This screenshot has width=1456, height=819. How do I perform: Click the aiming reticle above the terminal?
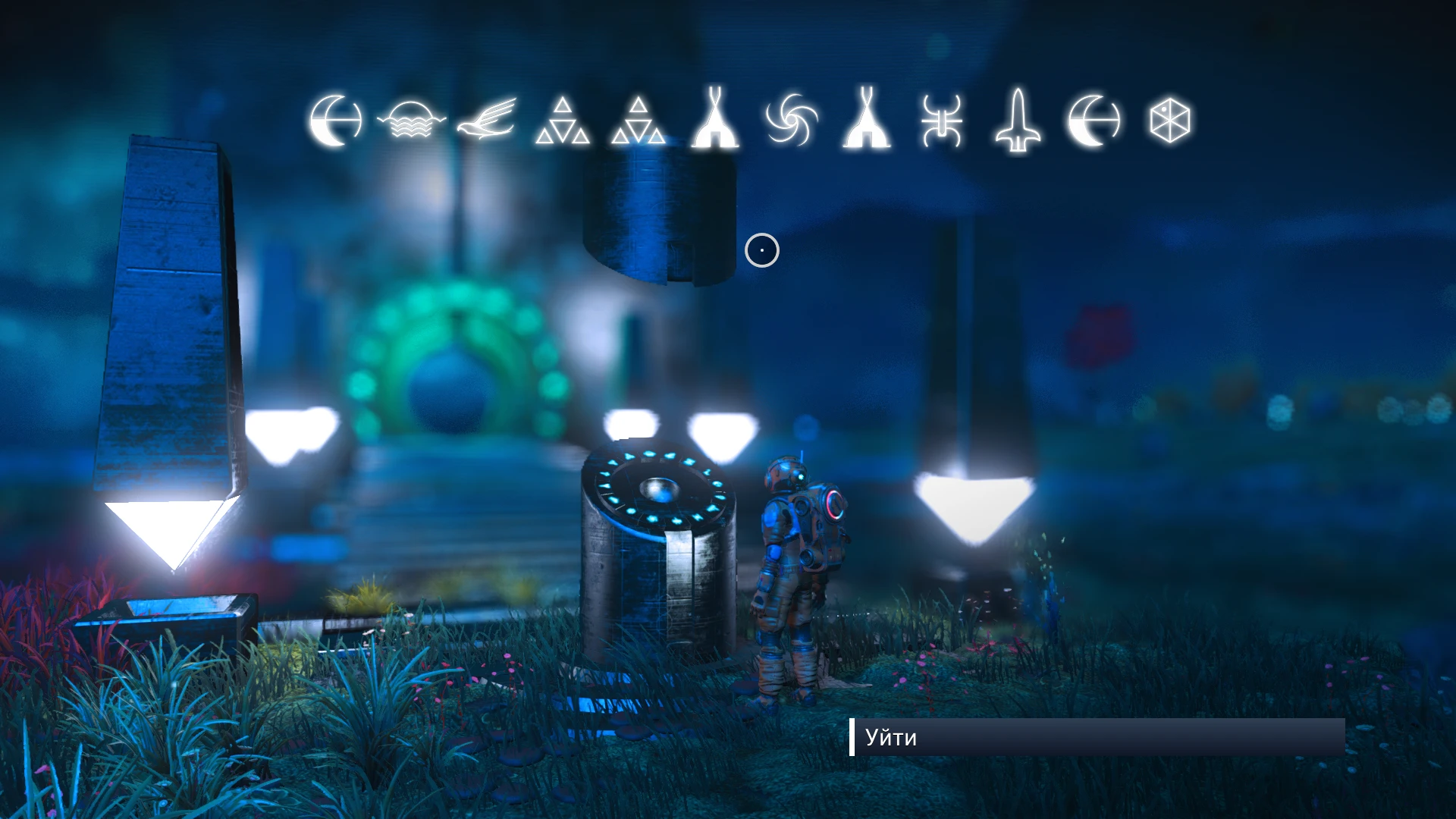tap(761, 249)
